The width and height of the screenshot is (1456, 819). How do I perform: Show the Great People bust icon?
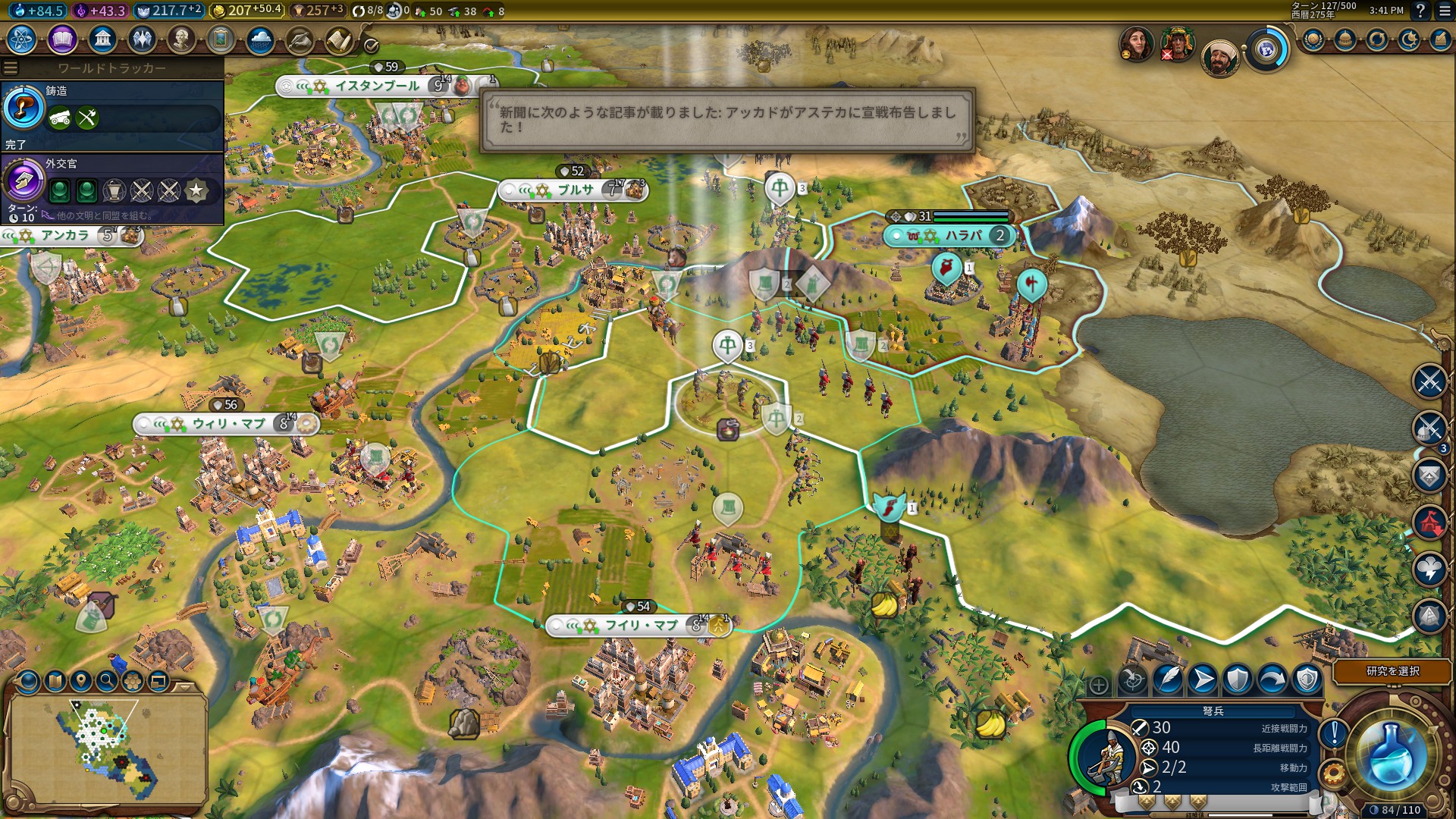pos(181,39)
